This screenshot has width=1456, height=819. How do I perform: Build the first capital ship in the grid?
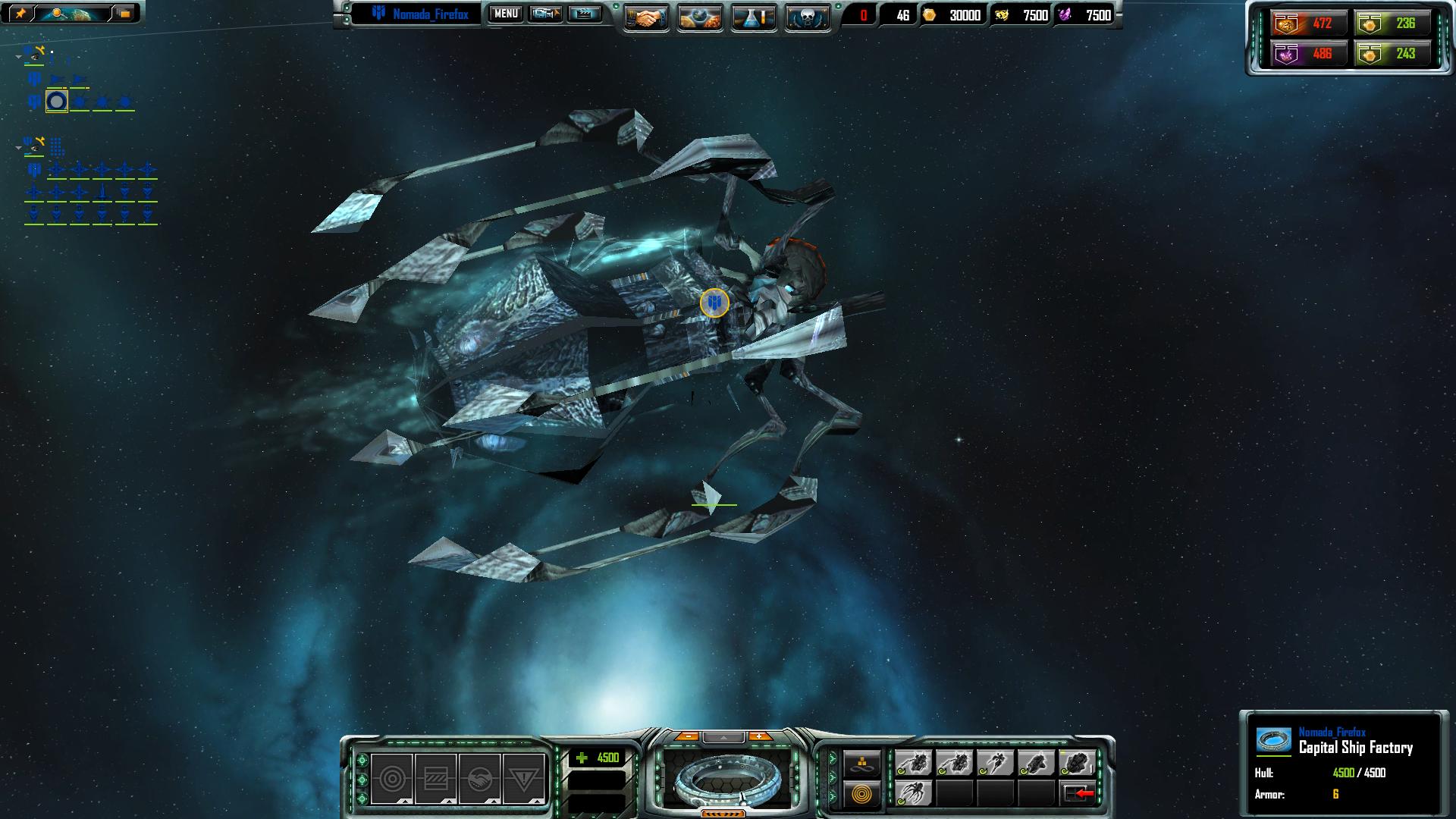point(914,763)
